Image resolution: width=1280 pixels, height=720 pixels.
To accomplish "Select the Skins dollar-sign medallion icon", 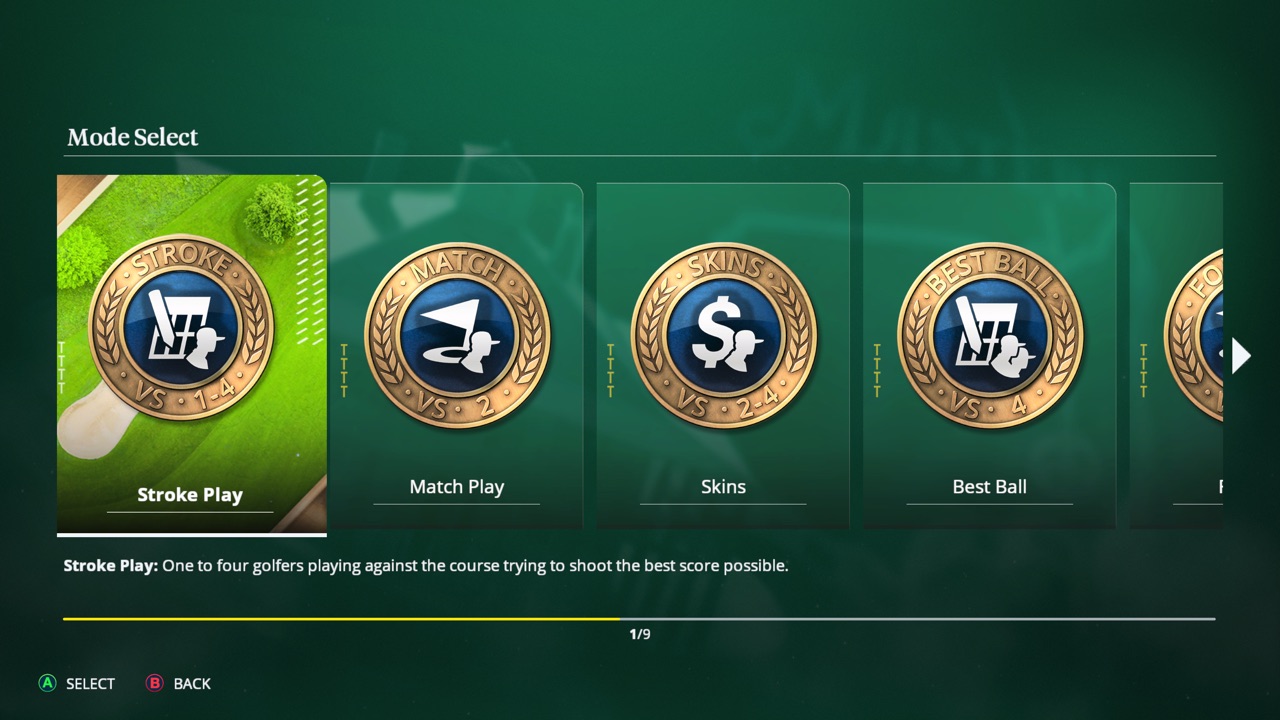I will point(723,335).
